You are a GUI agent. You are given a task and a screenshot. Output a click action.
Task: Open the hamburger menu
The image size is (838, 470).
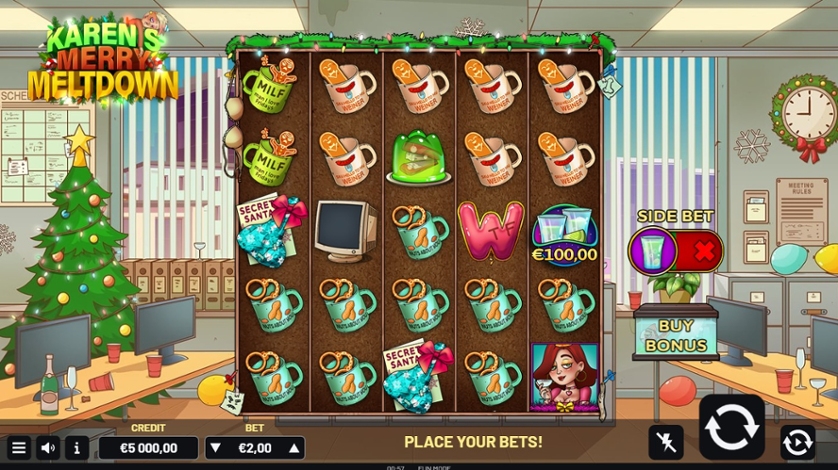pyautogui.click(x=18, y=447)
